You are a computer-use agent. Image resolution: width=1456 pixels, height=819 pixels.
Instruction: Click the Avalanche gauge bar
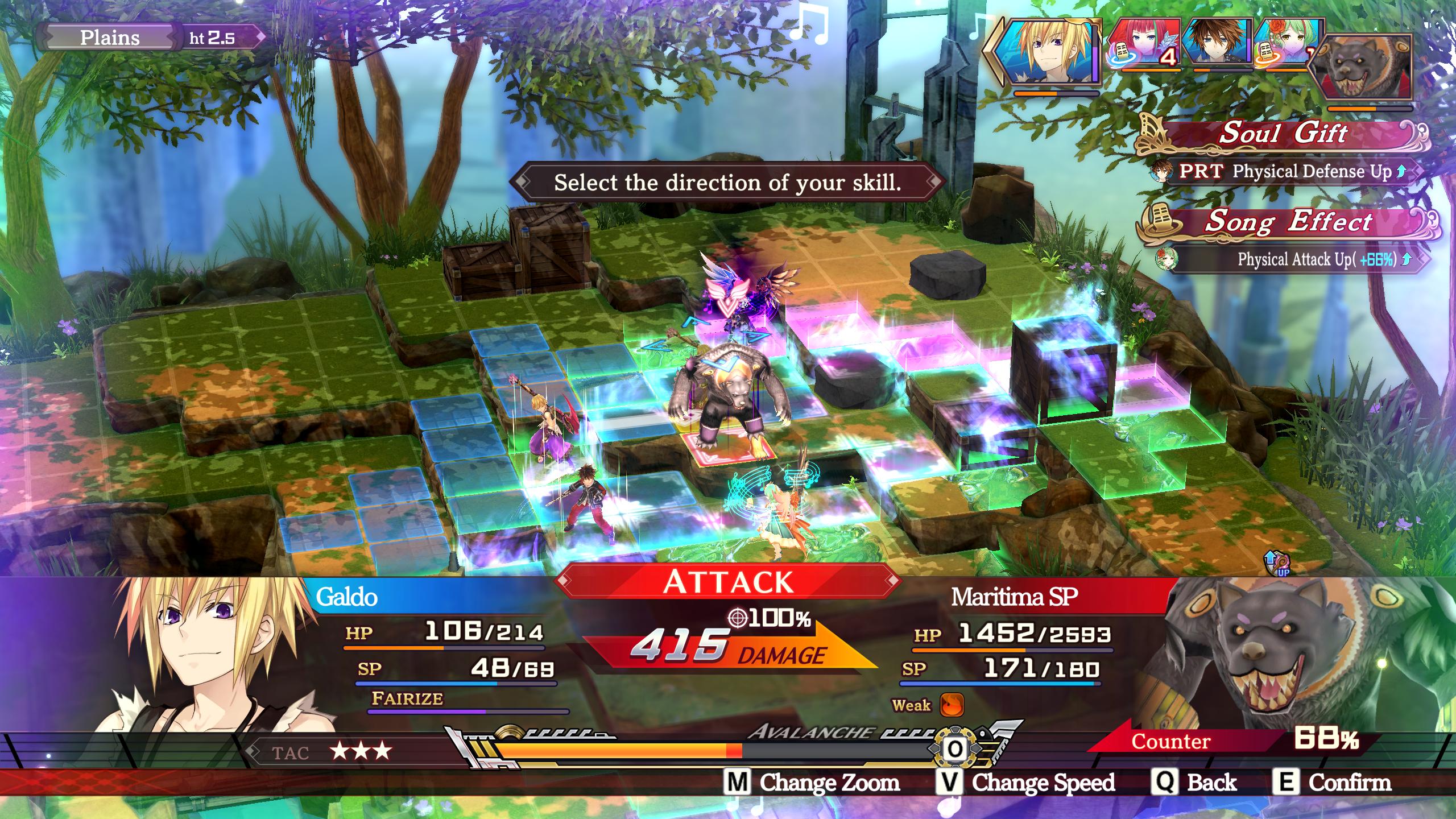(711, 751)
